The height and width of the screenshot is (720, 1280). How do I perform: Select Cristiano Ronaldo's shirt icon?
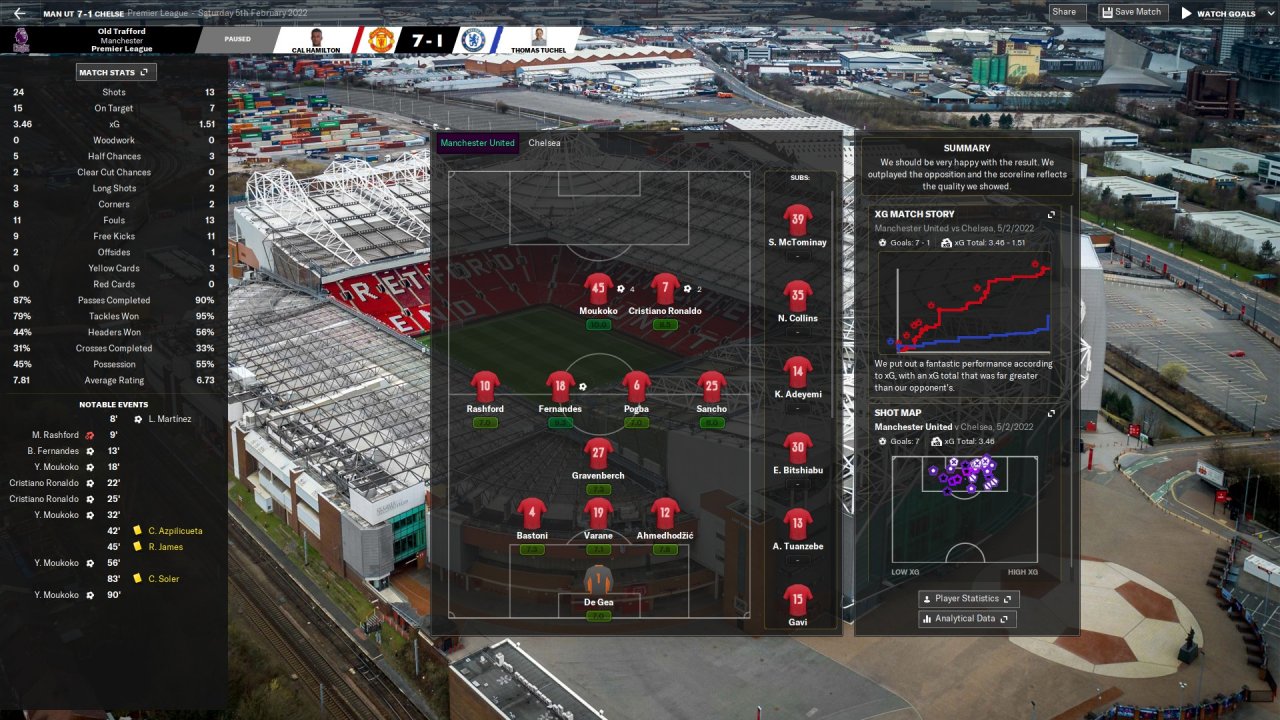(665, 290)
